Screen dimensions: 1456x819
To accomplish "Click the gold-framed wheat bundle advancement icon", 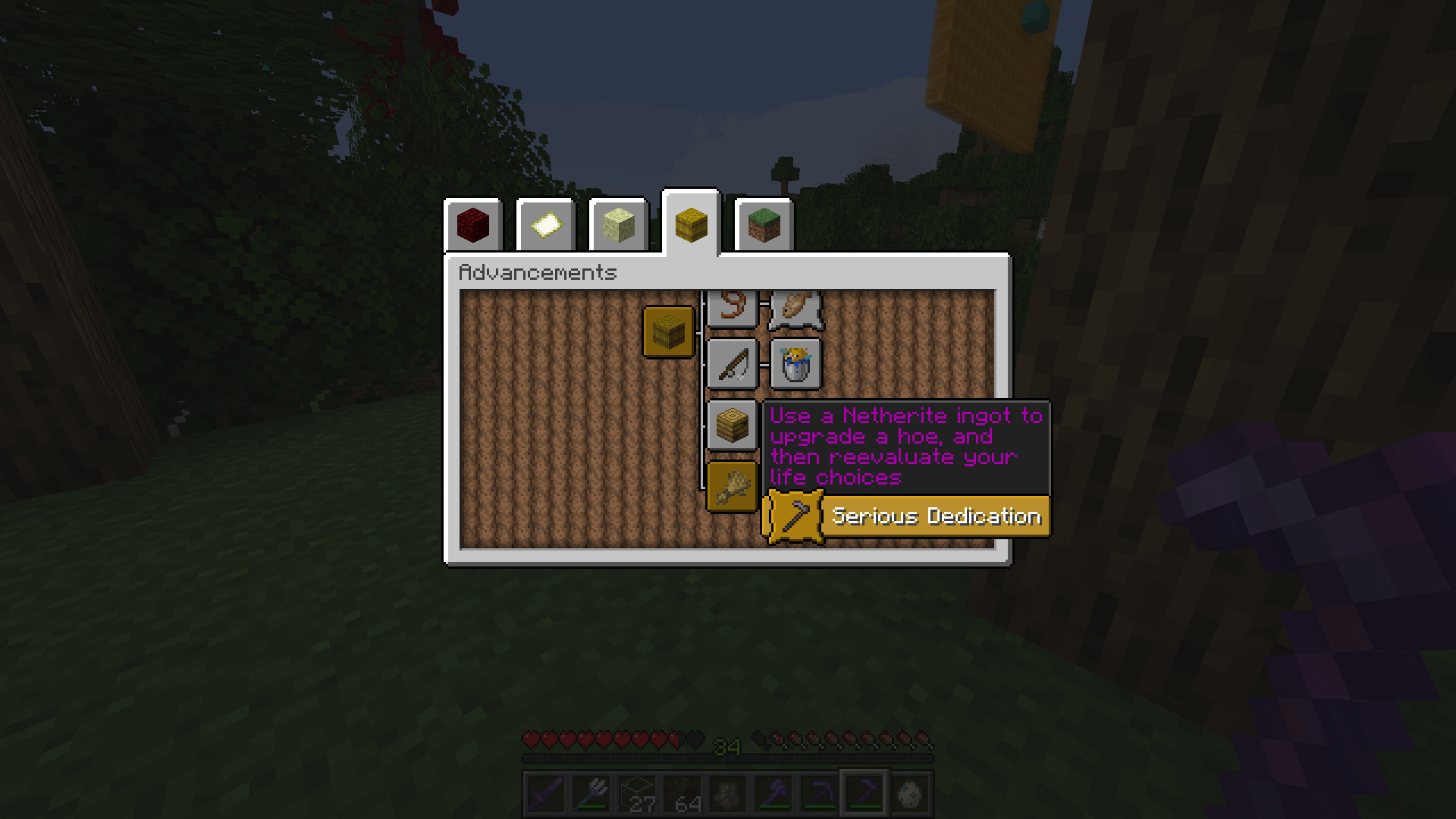I will [732, 488].
